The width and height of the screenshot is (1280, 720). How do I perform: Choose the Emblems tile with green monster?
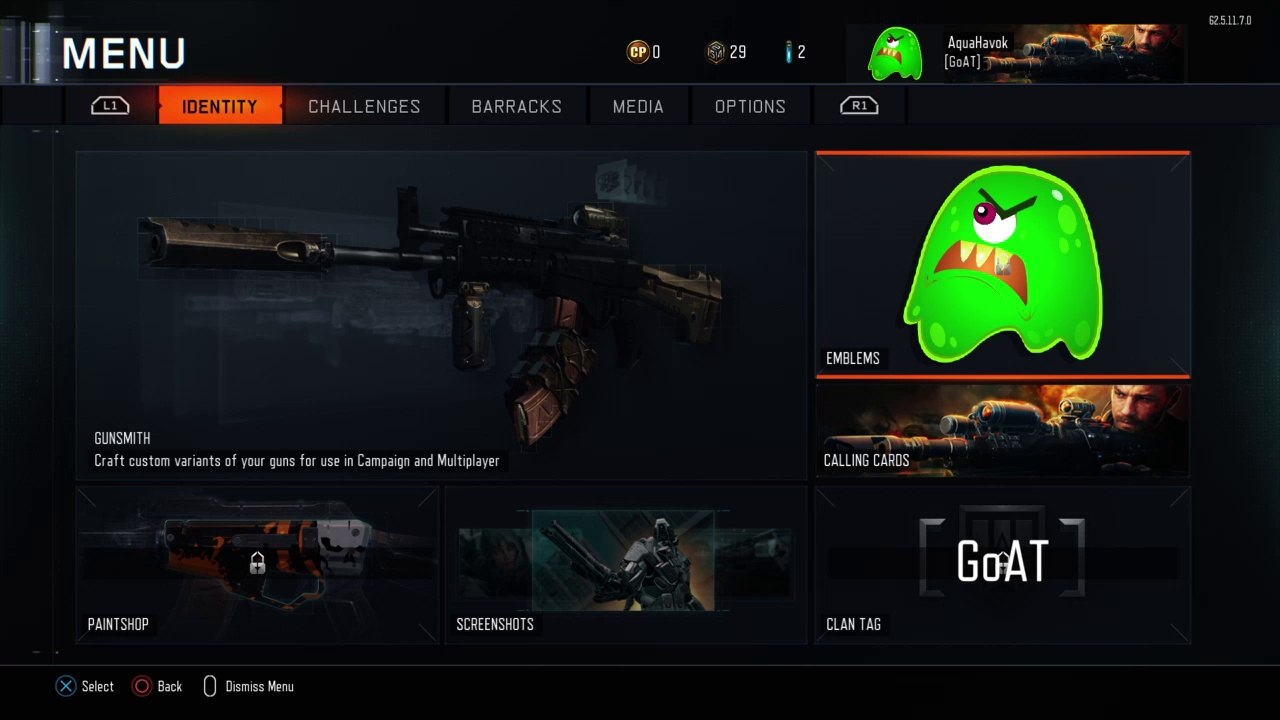tap(1003, 265)
